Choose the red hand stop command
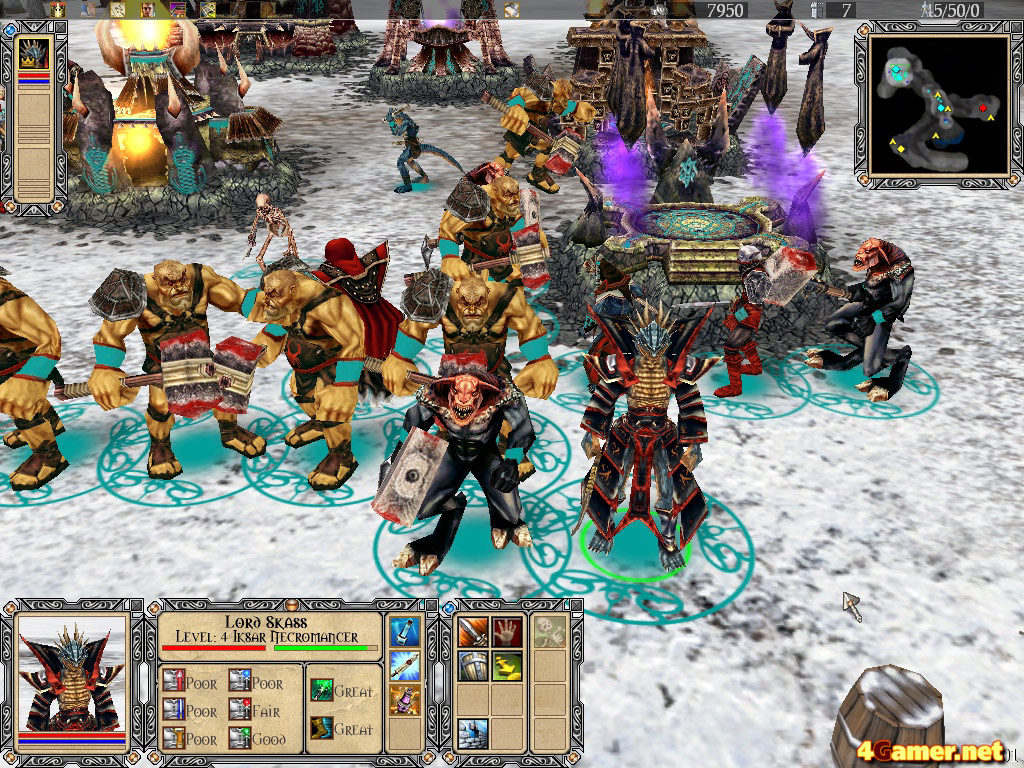 [x=506, y=633]
